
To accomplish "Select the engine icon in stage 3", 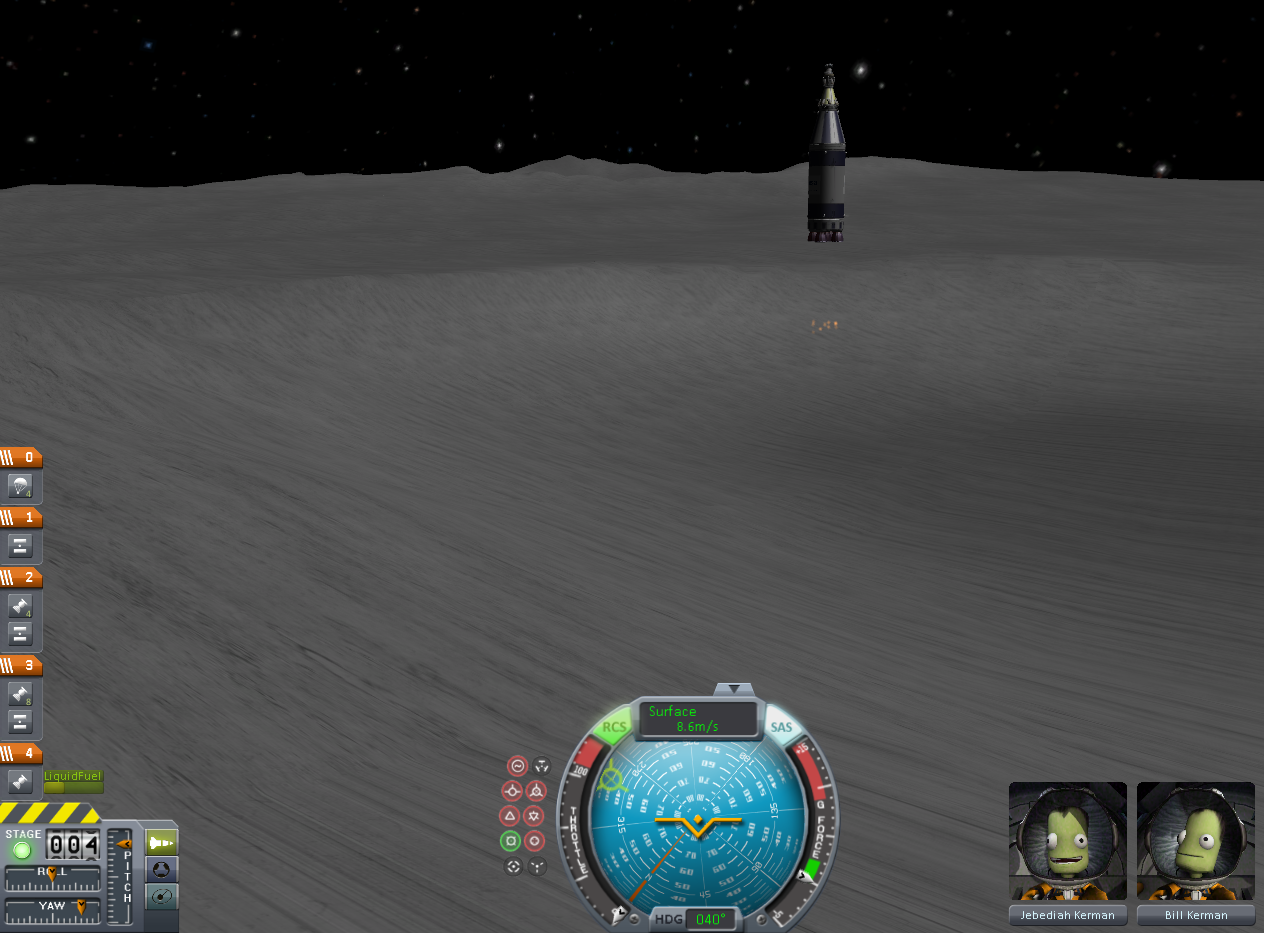I will [21, 693].
